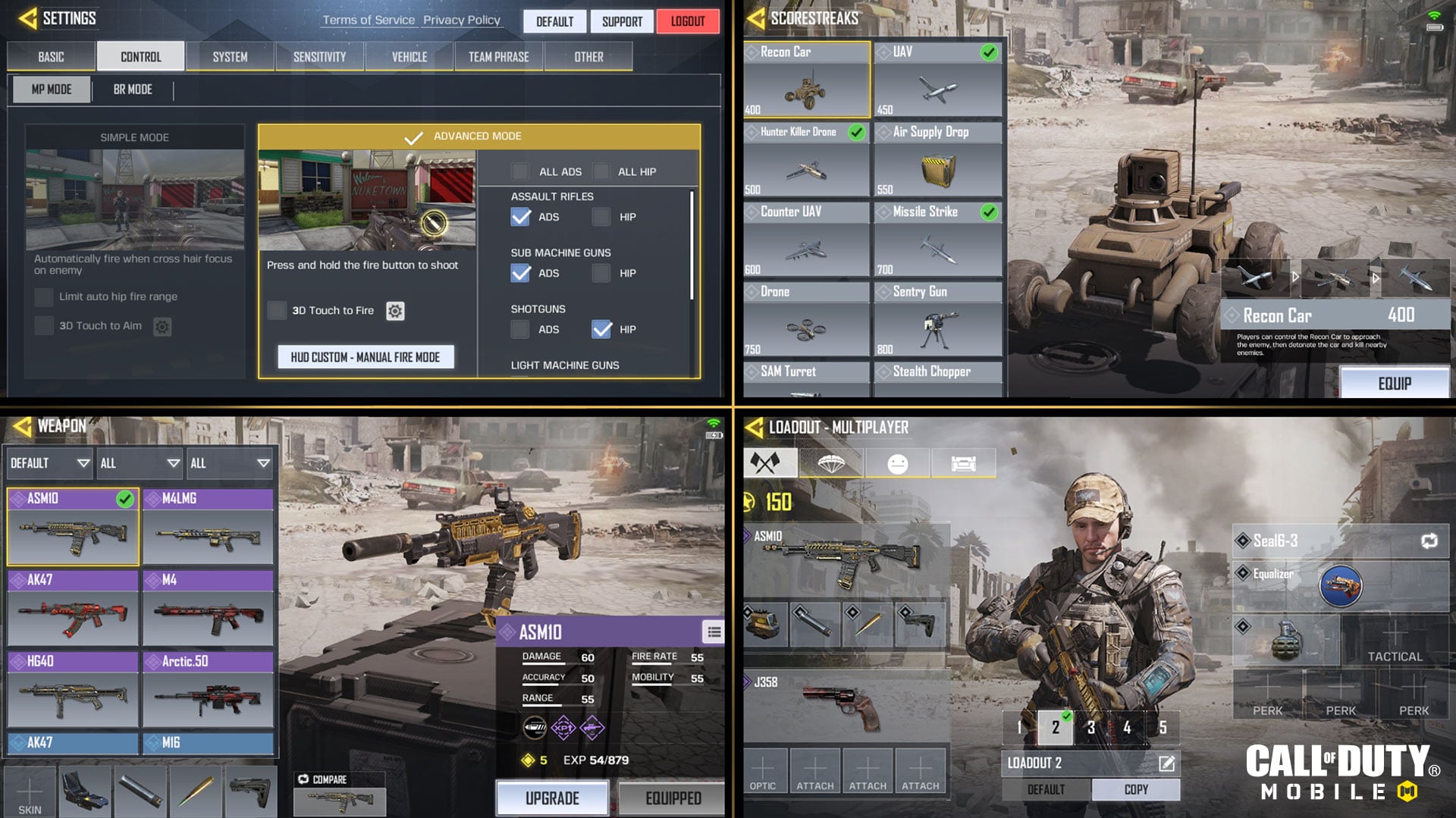Screen dimensions: 1456x818
Task: Enable 3D Touch to Fire
Action: [278, 311]
